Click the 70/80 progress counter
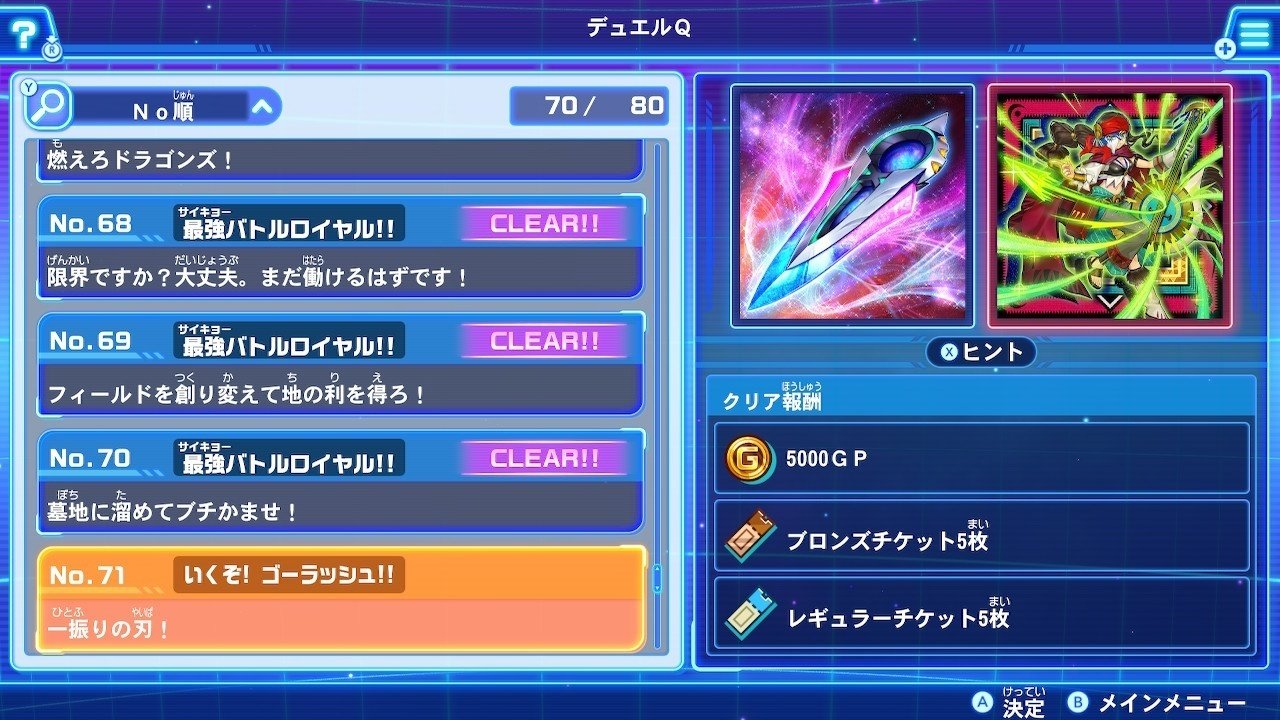1280x720 pixels. point(589,105)
